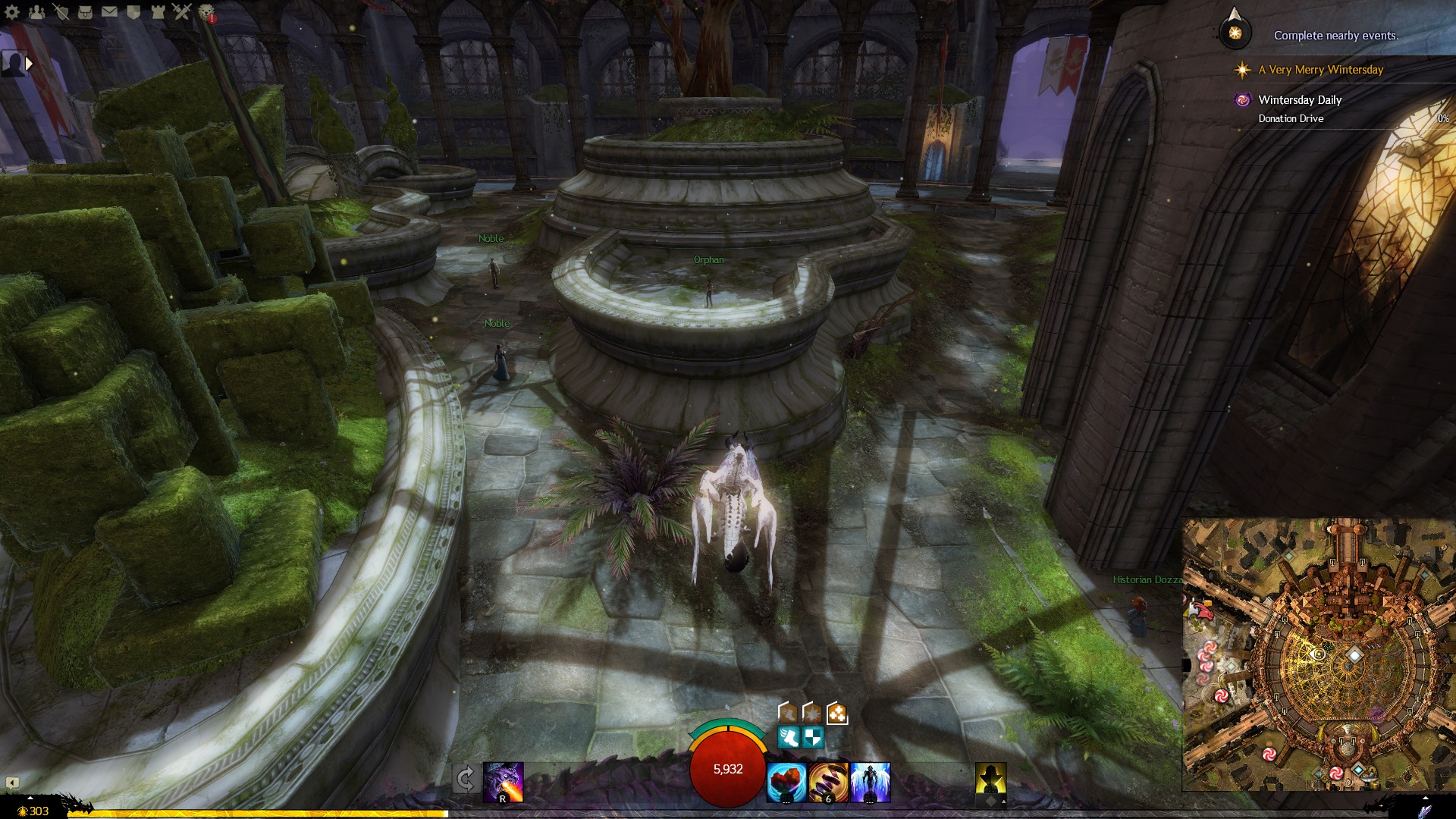
Task: Open the game menu gear icon
Action: pyautogui.click(x=12, y=11)
